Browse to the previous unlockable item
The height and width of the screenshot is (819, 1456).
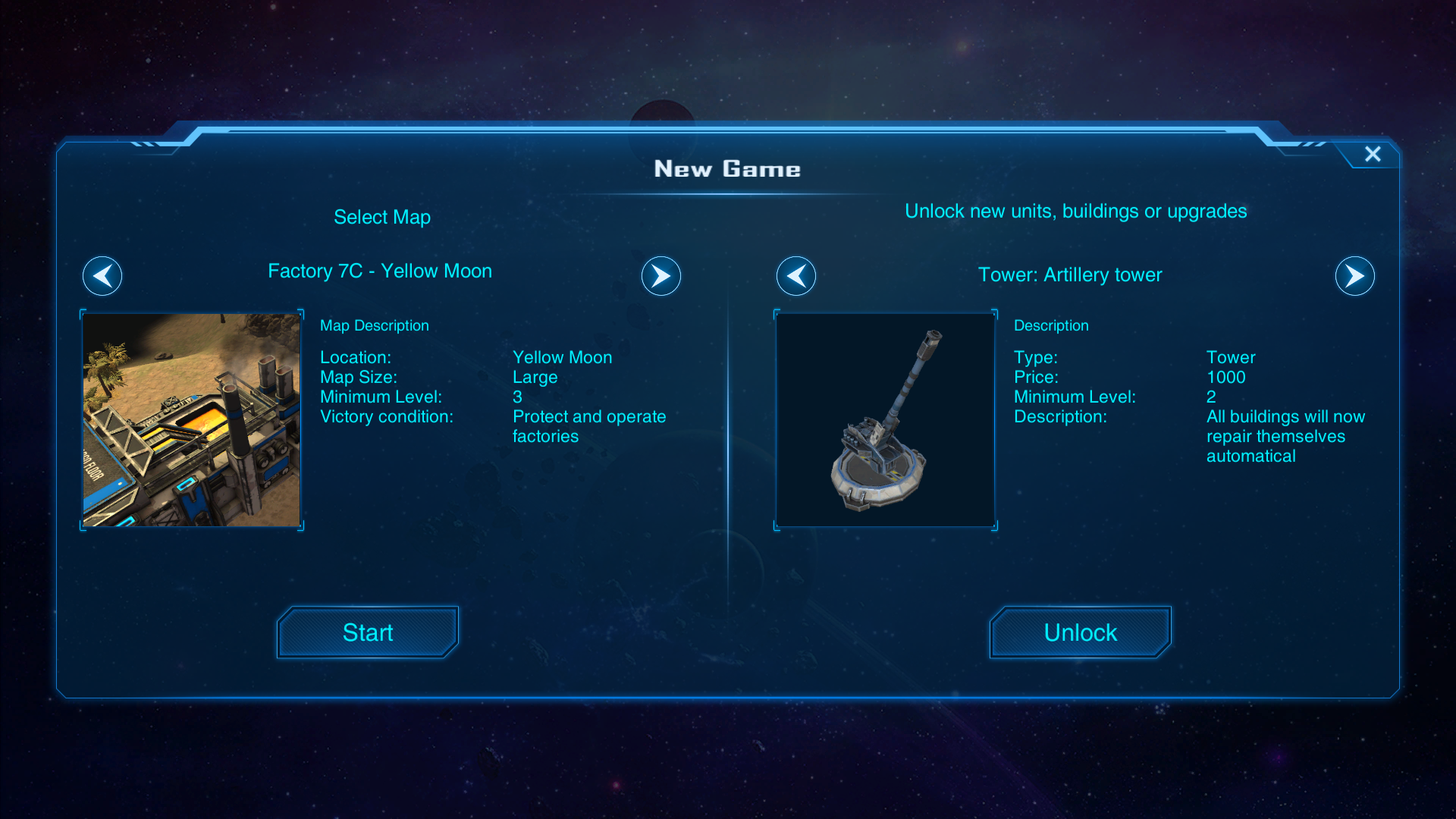click(796, 276)
